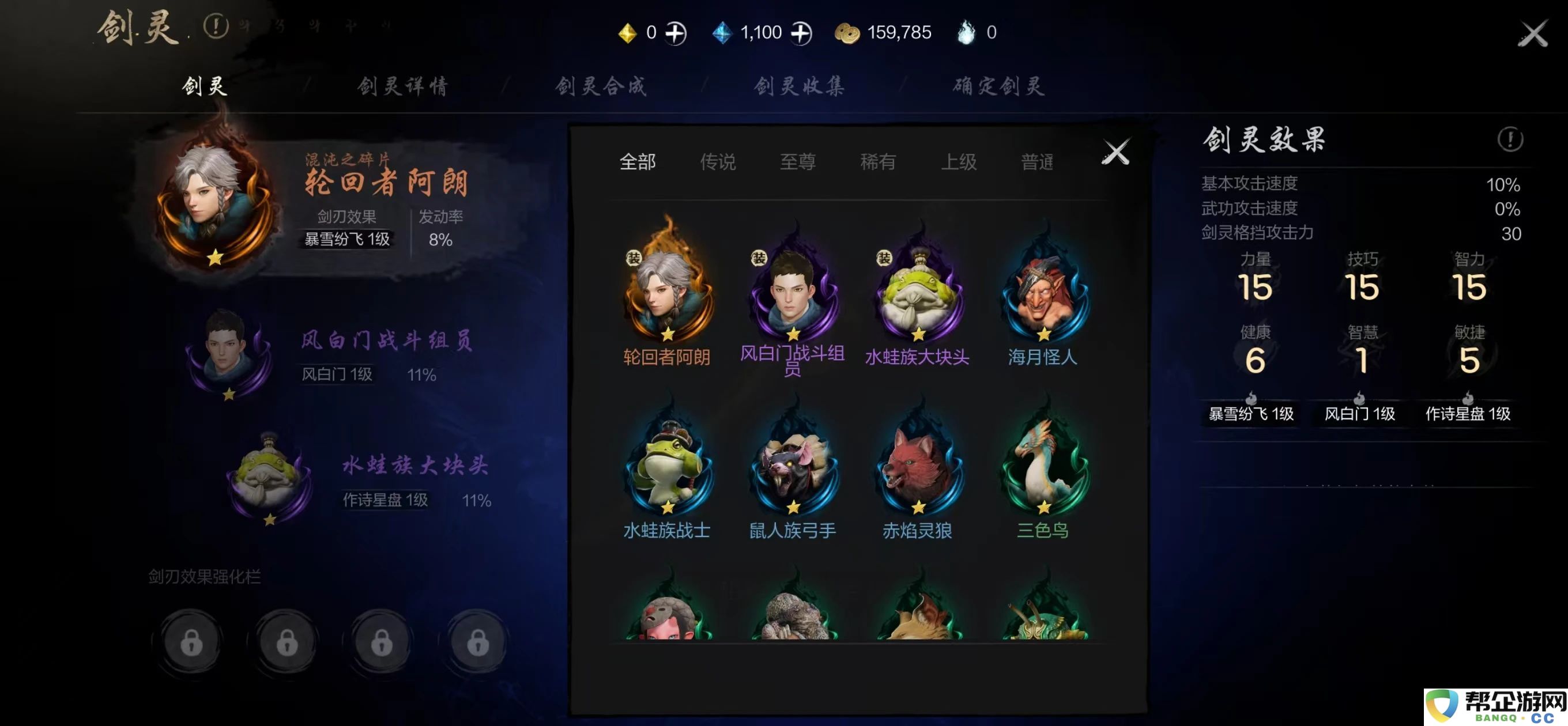1568x726 pixels.
Task: Switch to the 剑灵收集 tab
Action: [798, 86]
